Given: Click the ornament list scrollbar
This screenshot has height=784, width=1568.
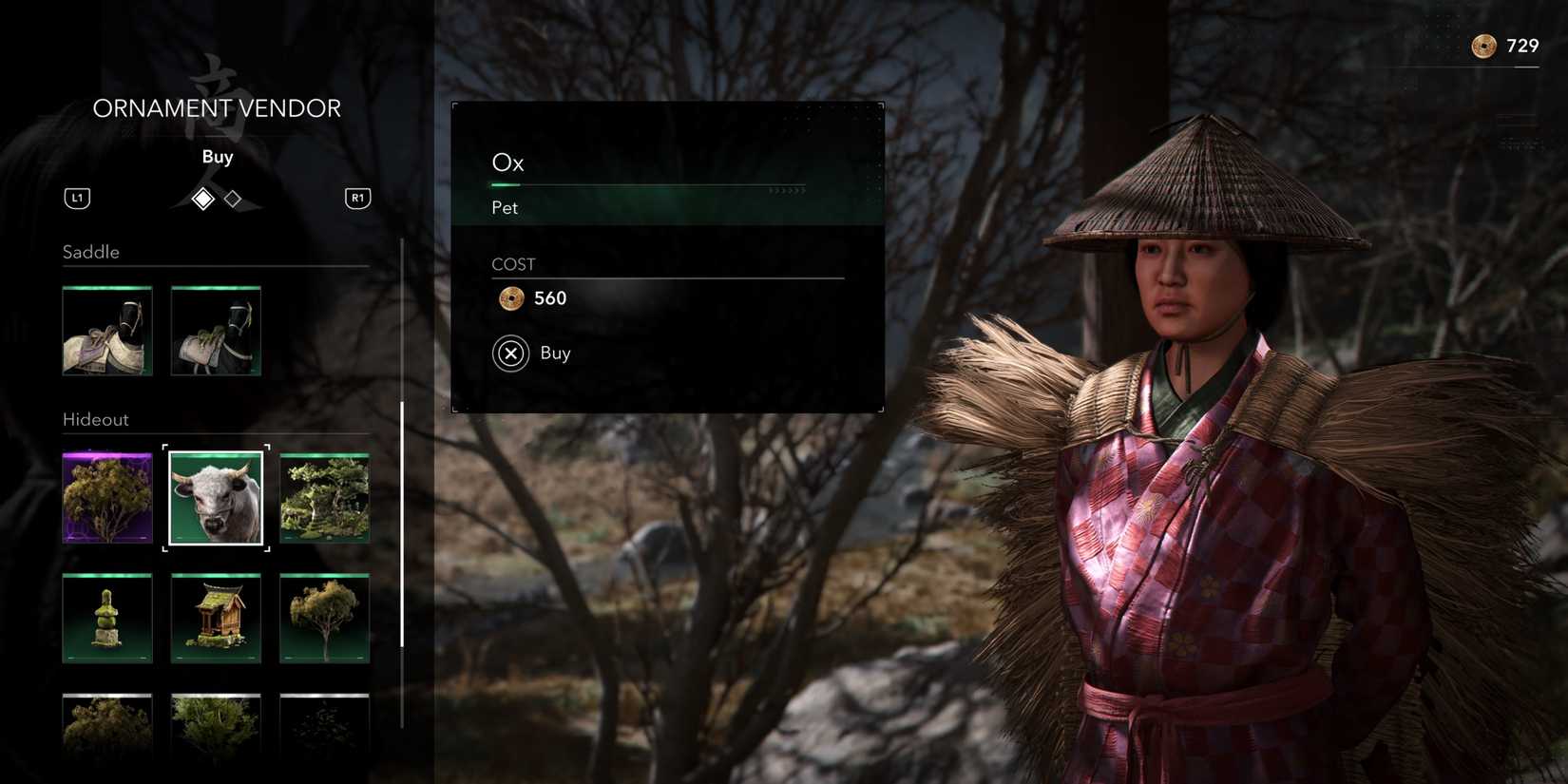Looking at the screenshot, I should pyautogui.click(x=402, y=523).
